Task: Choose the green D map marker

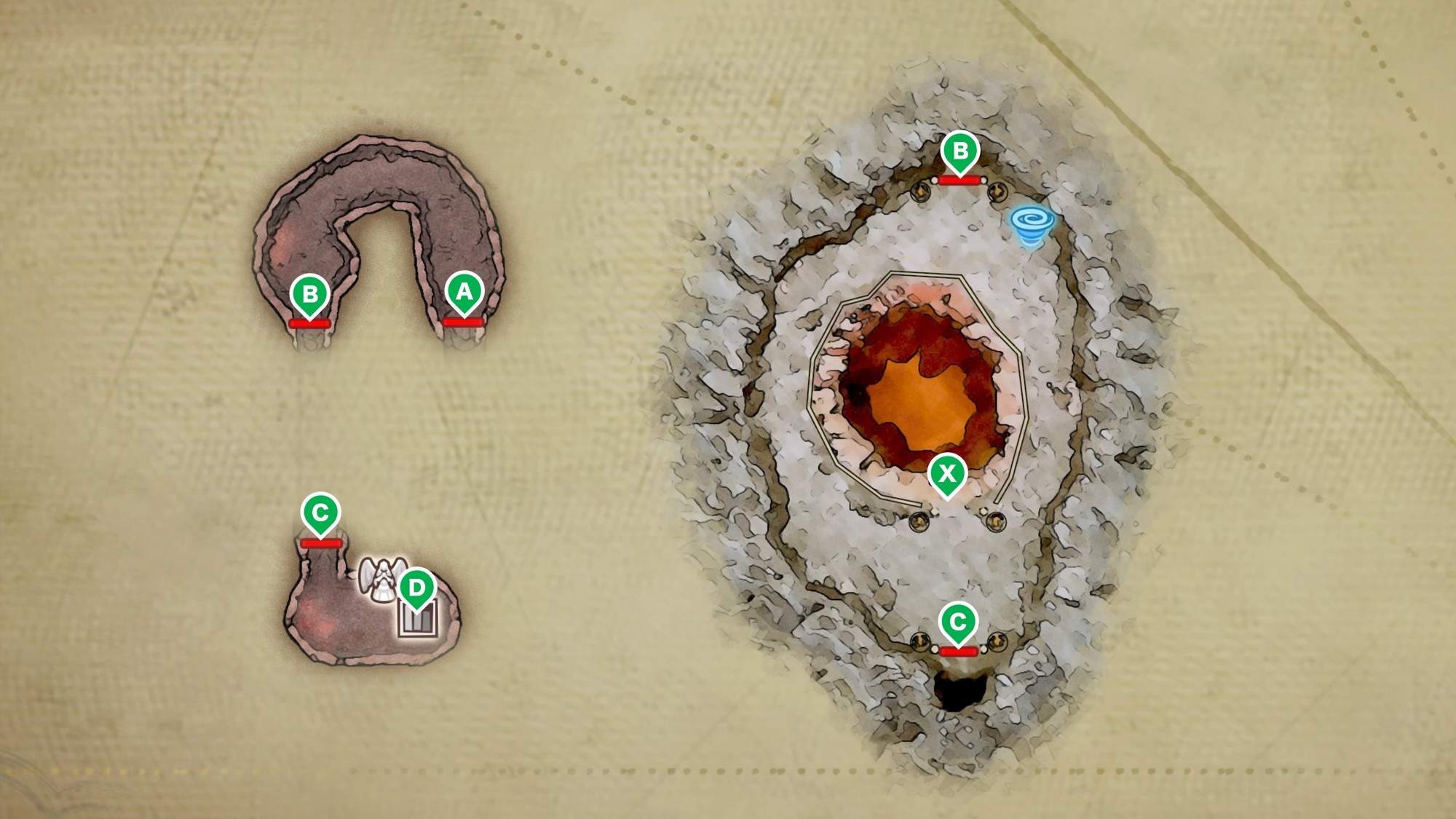Action: click(x=416, y=587)
